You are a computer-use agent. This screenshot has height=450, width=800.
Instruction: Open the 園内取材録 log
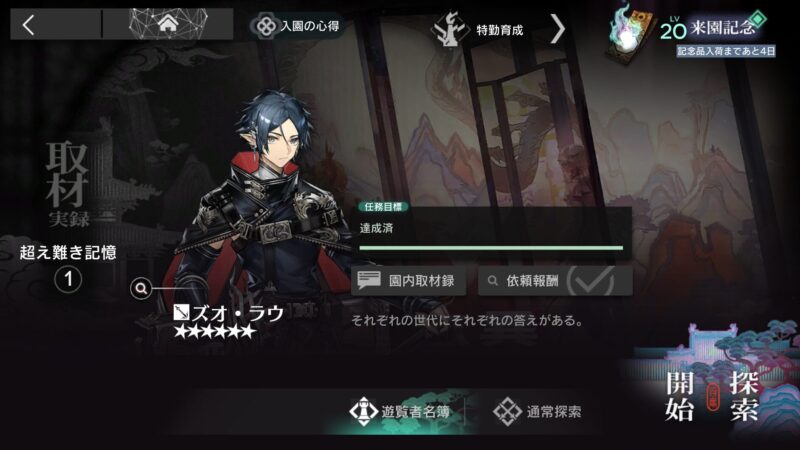pyautogui.click(x=410, y=281)
